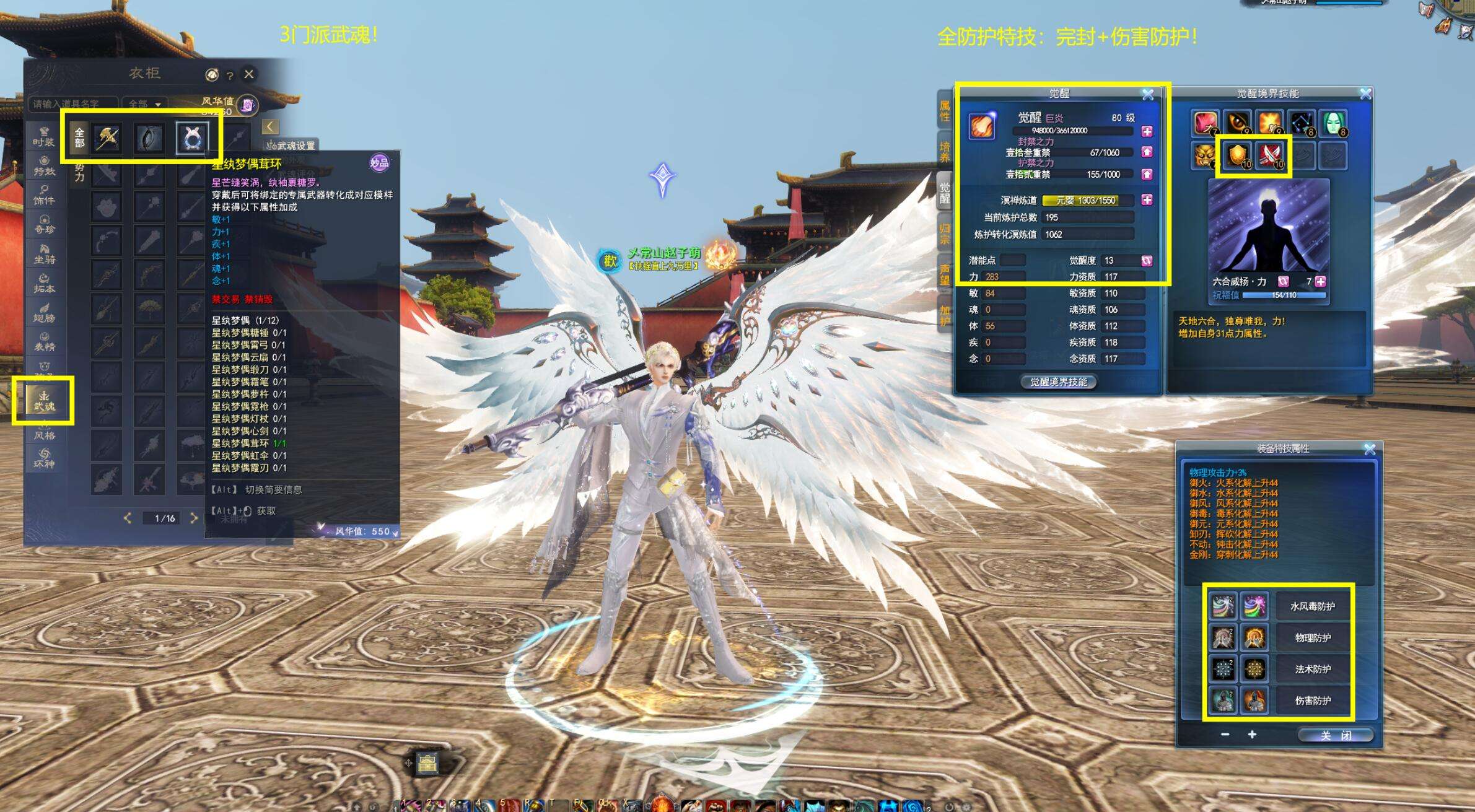The image size is (1475, 812).
Task: Add points with the 溟禅炼道 plus button
Action: coord(1147,200)
